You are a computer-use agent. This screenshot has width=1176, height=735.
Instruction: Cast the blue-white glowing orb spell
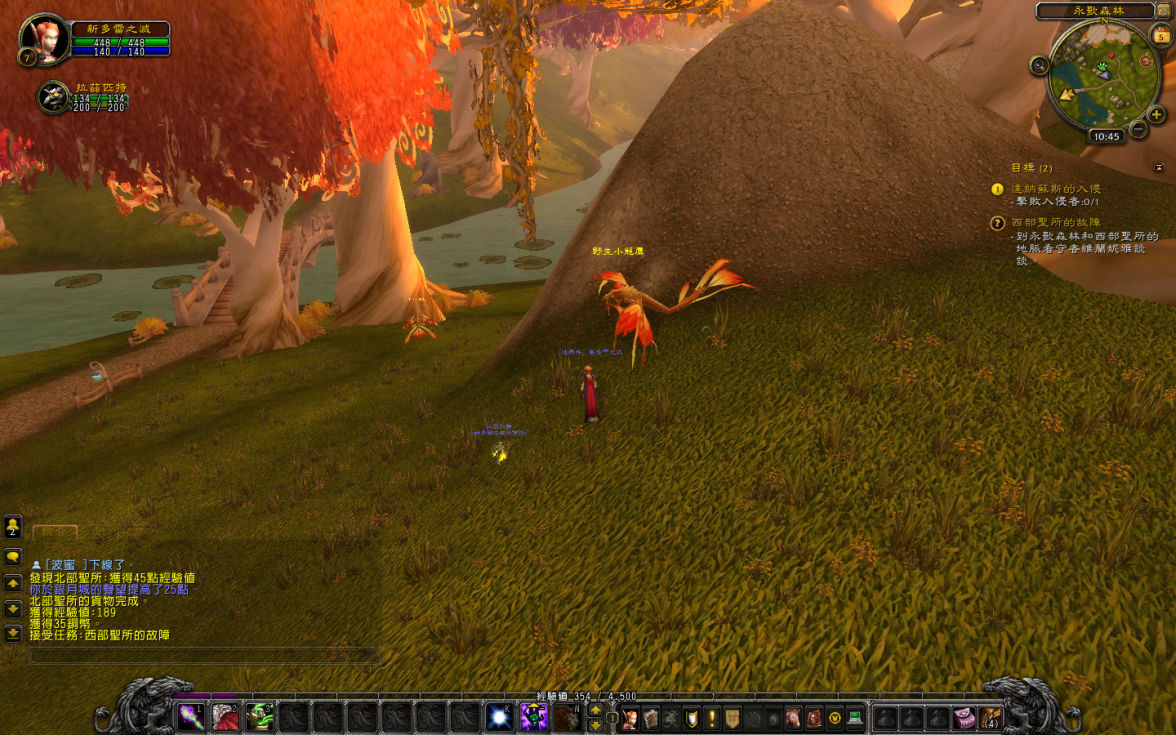pos(498,716)
